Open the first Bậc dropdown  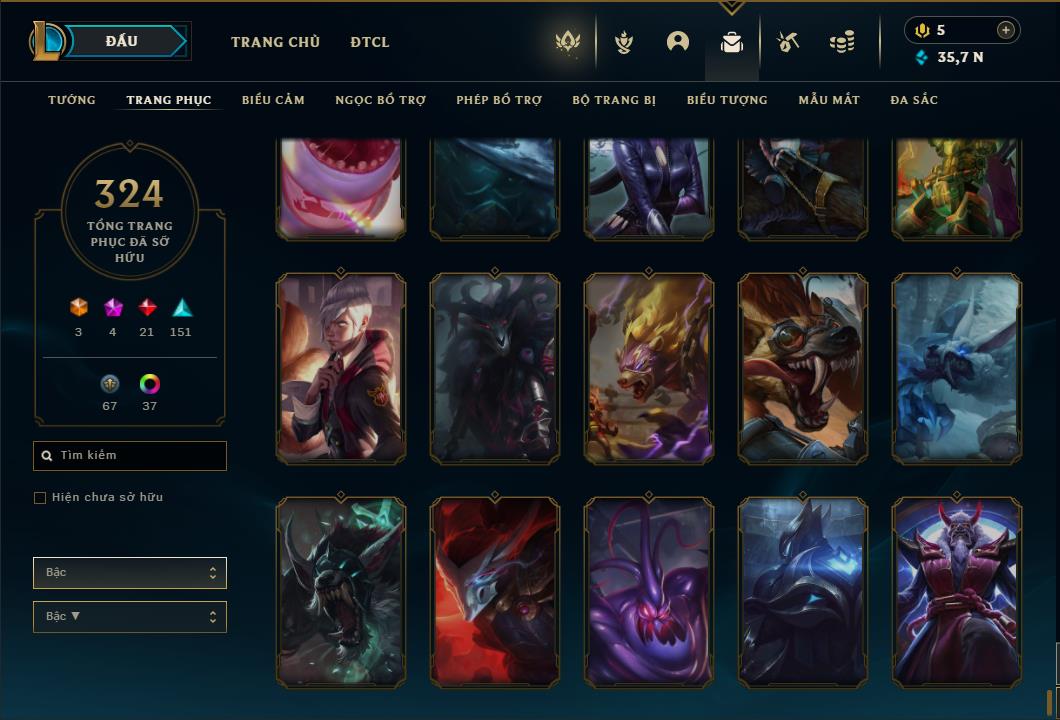[x=130, y=573]
